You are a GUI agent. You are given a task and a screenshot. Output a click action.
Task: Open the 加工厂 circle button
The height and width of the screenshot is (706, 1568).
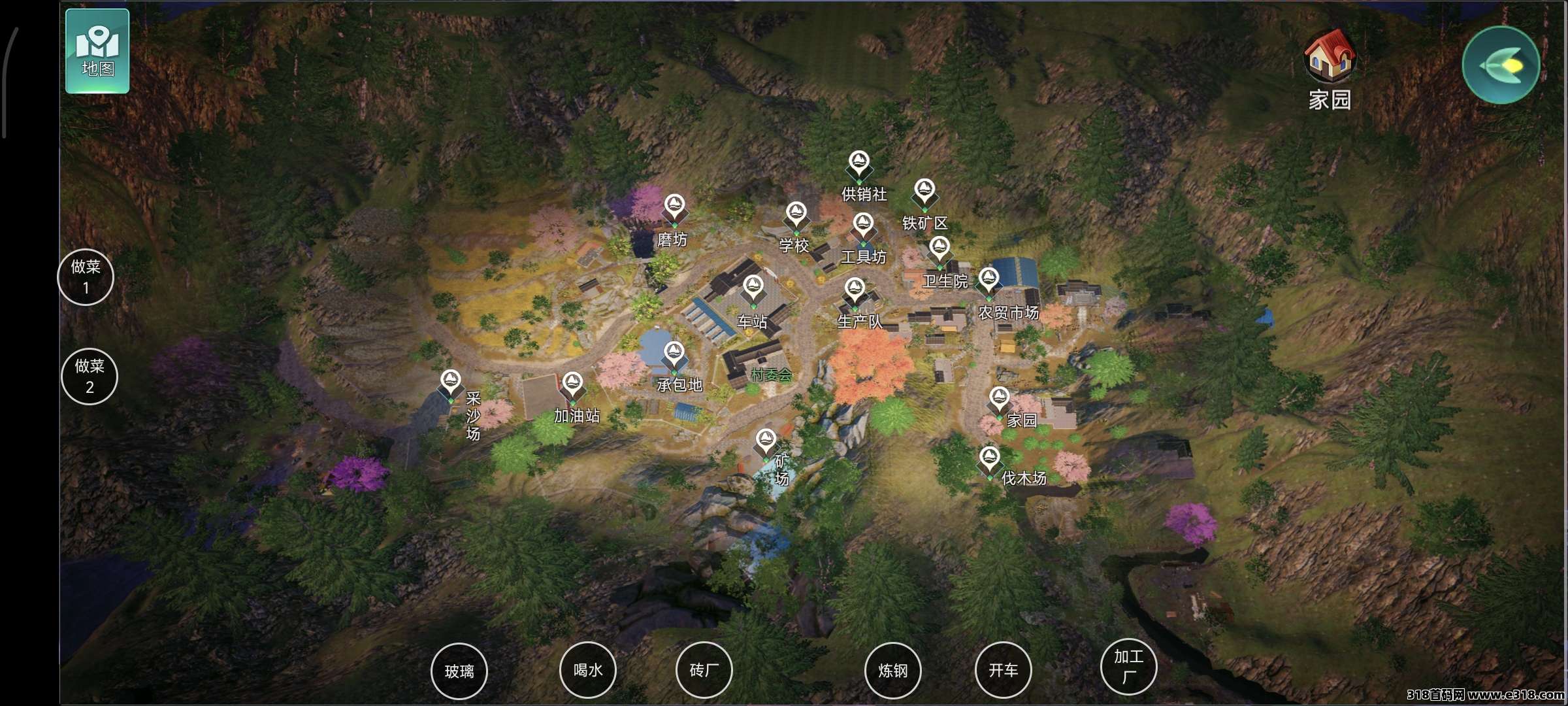point(1128,666)
